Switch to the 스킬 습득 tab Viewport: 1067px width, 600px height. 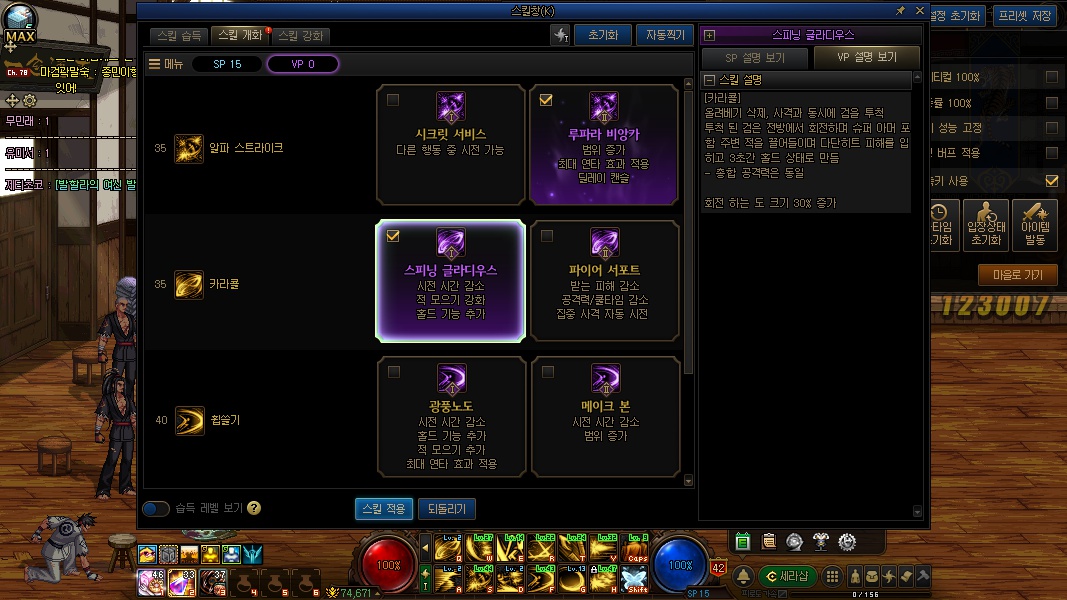click(180, 35)
